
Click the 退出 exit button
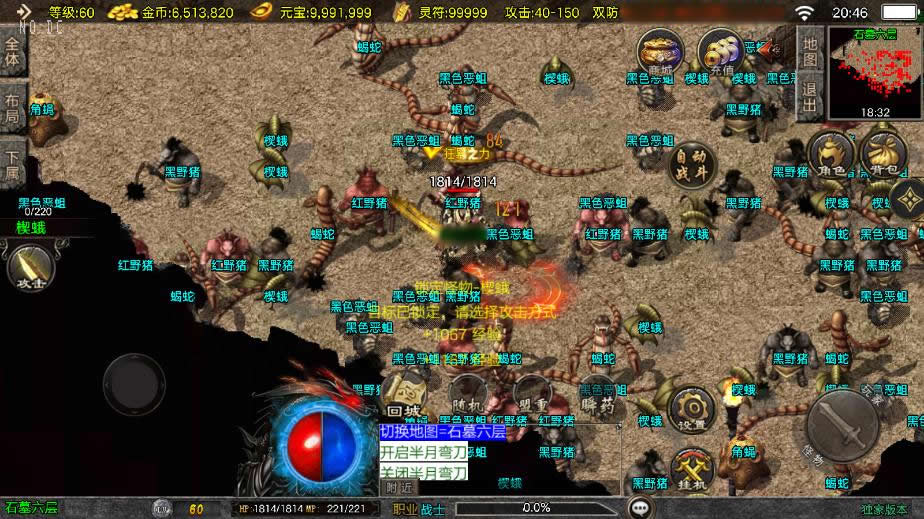[810, 96]
